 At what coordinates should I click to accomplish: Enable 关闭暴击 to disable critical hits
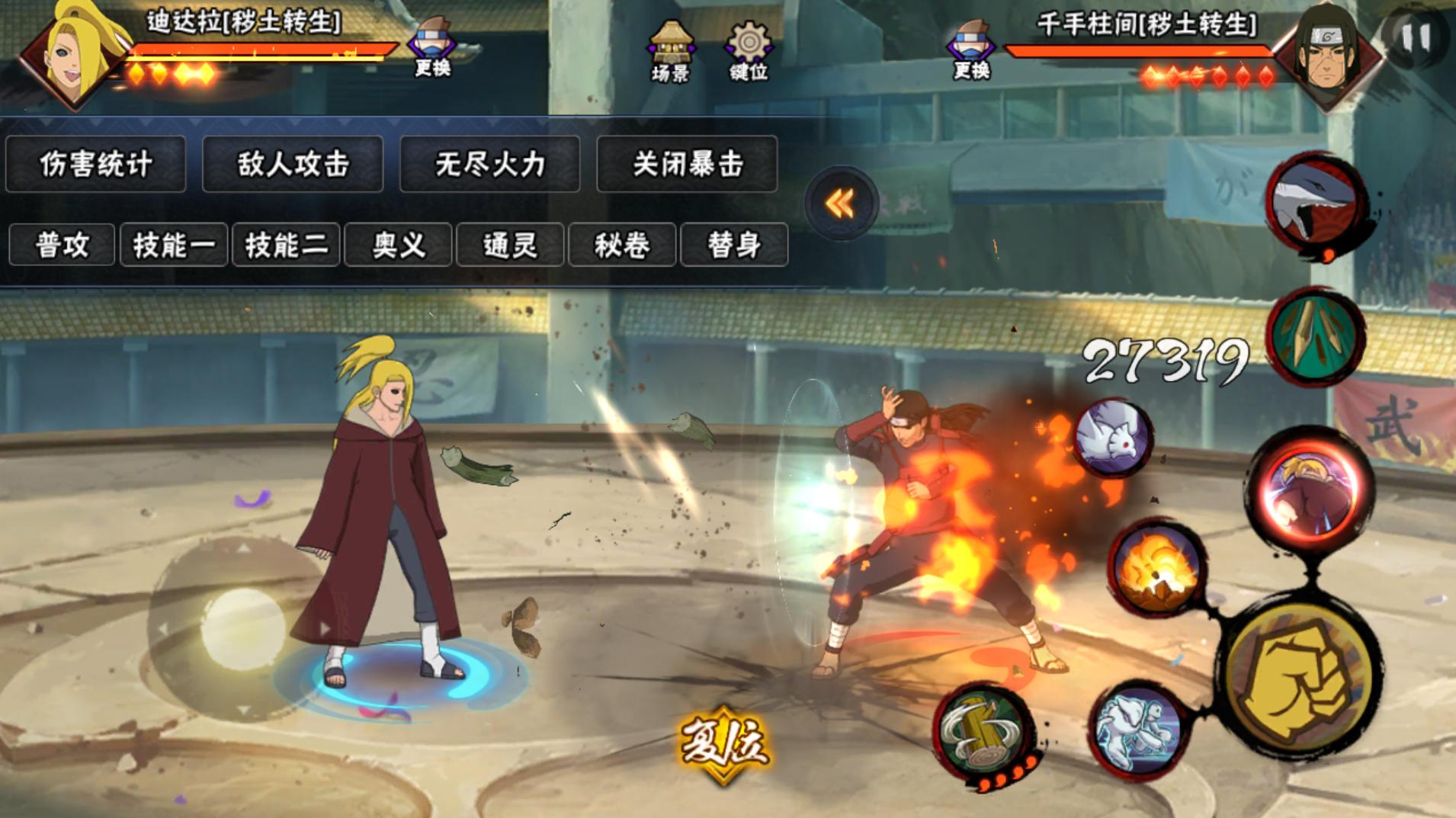(687, 165)
